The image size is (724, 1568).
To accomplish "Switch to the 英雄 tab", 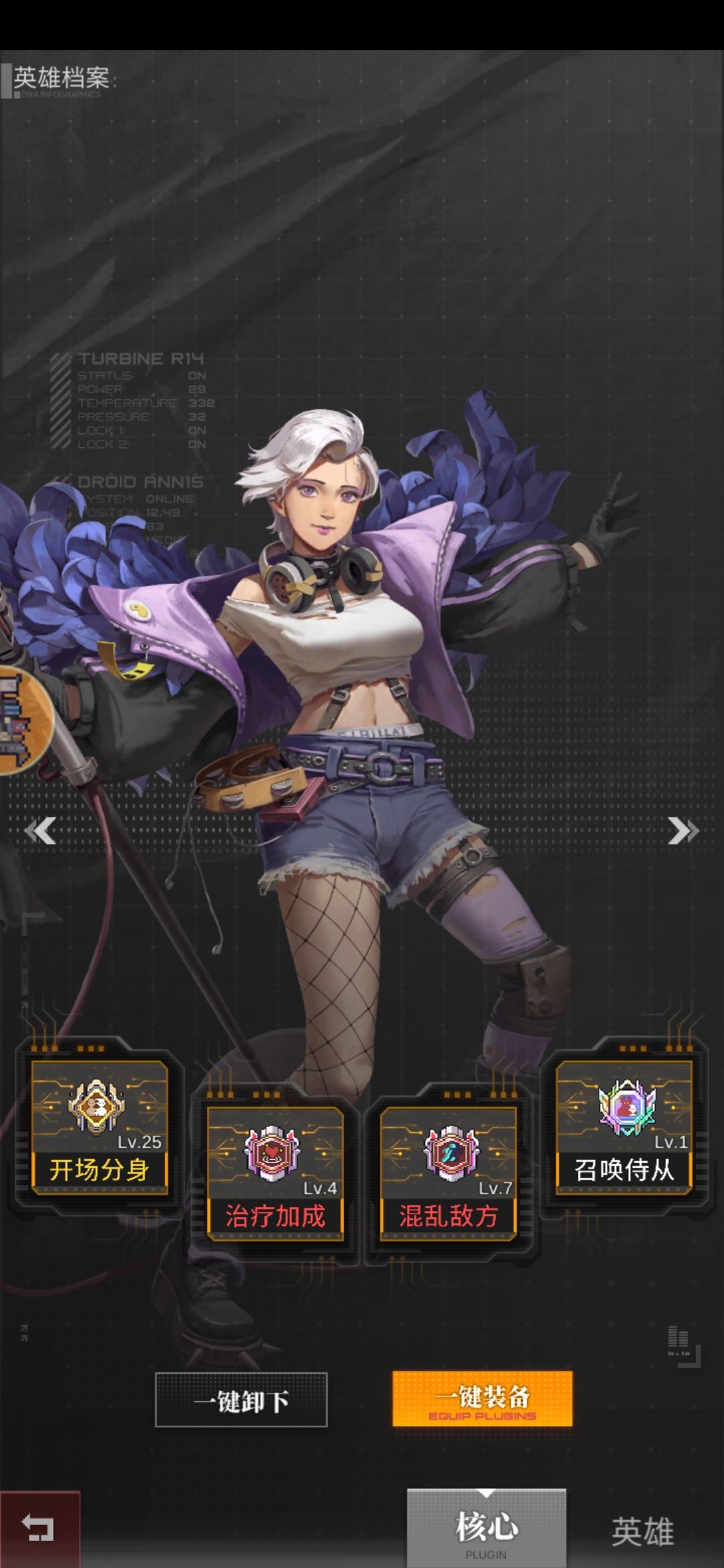I will 642,1531.
